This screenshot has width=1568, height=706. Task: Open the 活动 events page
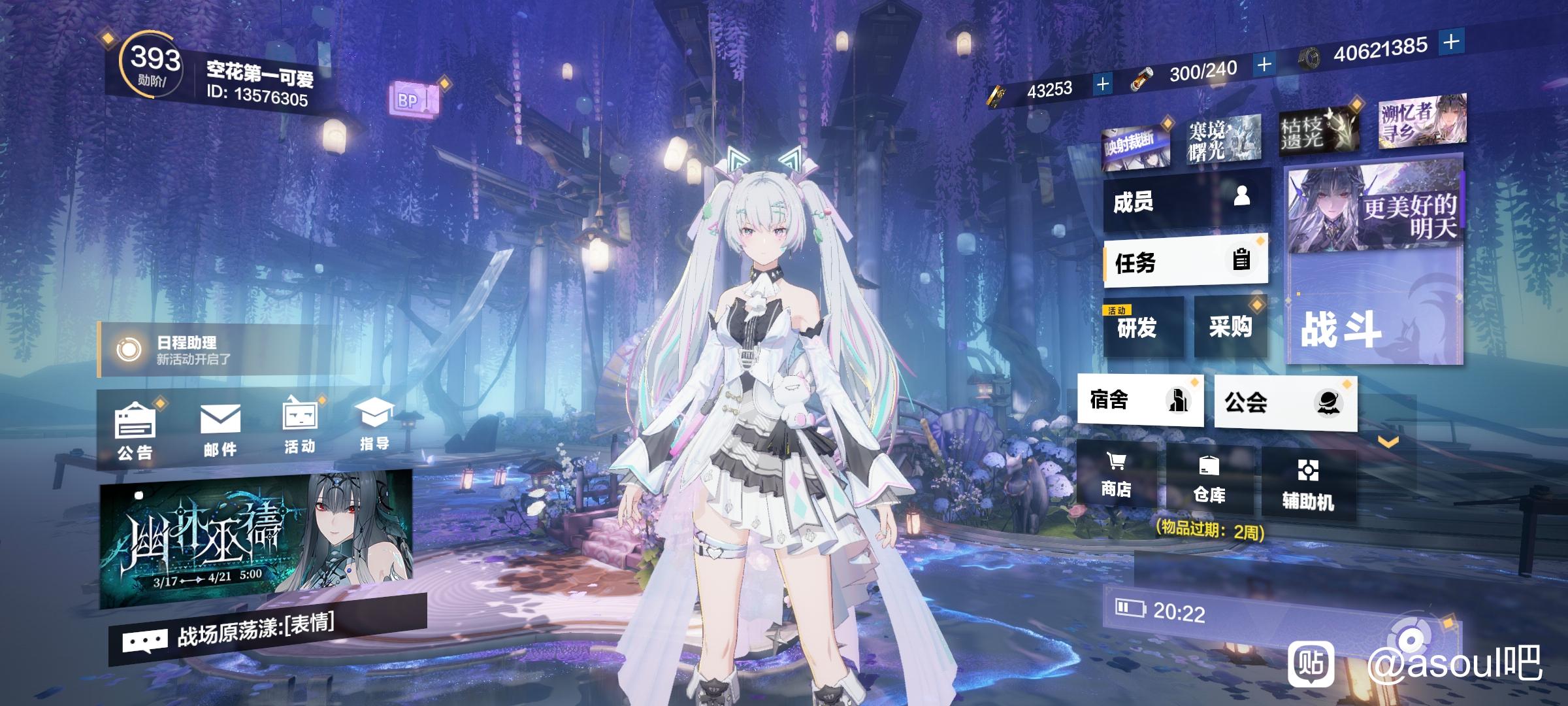click(300, 427)
